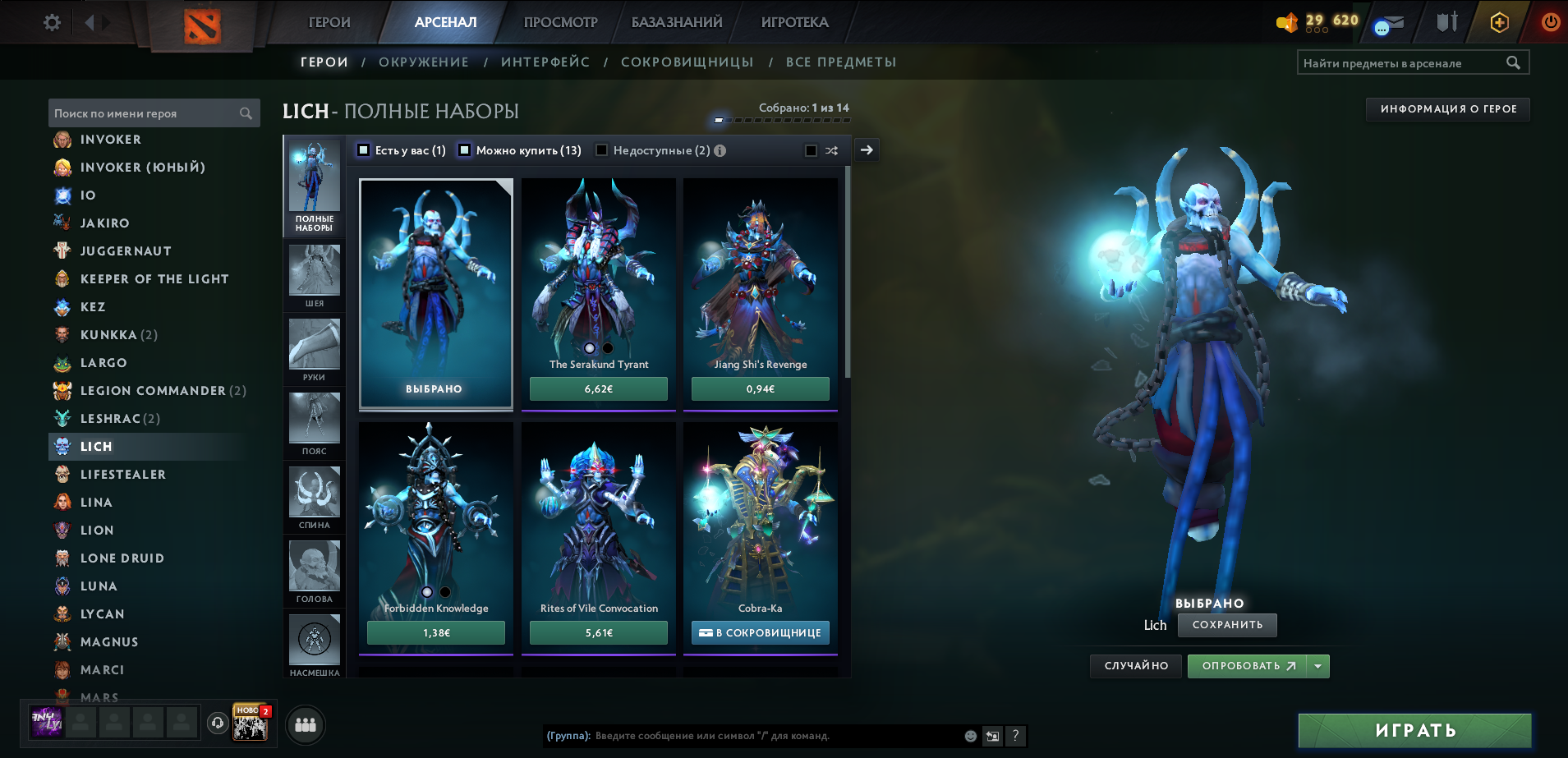The width and height of the screenshot is (1568, 758).
Task: Click the right arrow beside the item filters
Action: pyautogui.click(x=866, y=150)
